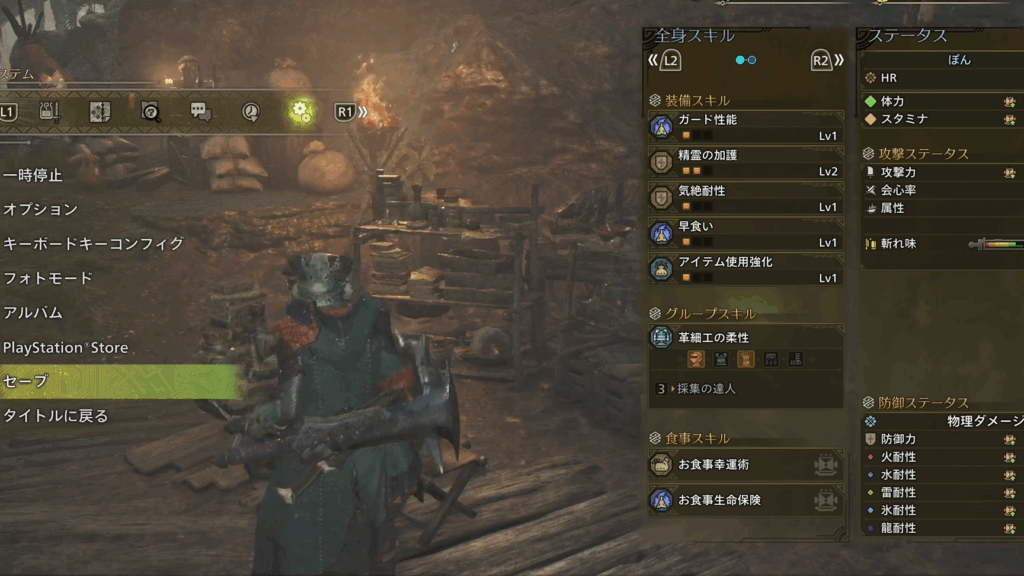Select タイトルに戻る to return to title
Viewport: 1024px width, 576px height.
click(x=56, y=416)
